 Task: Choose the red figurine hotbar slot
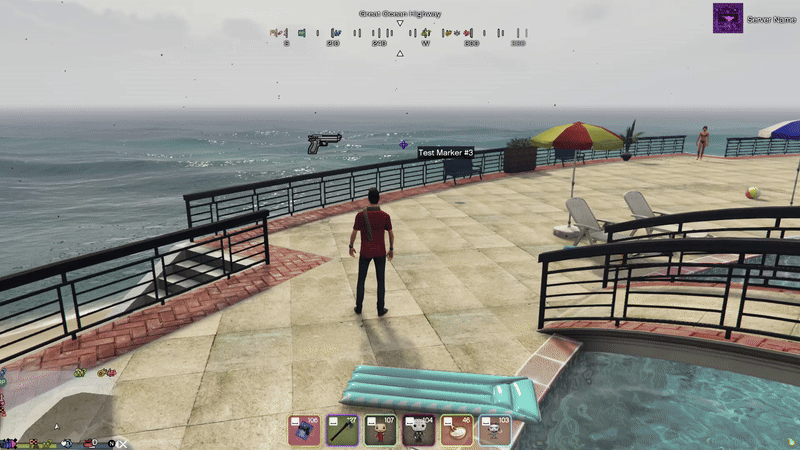tap(381, 430)
